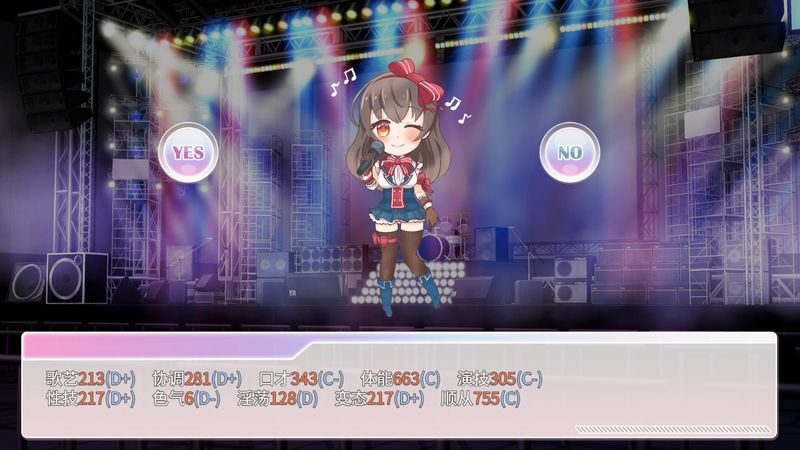Select the NO bubble
The height and width of the screenshot is (450, 800).
click(569, 152)
